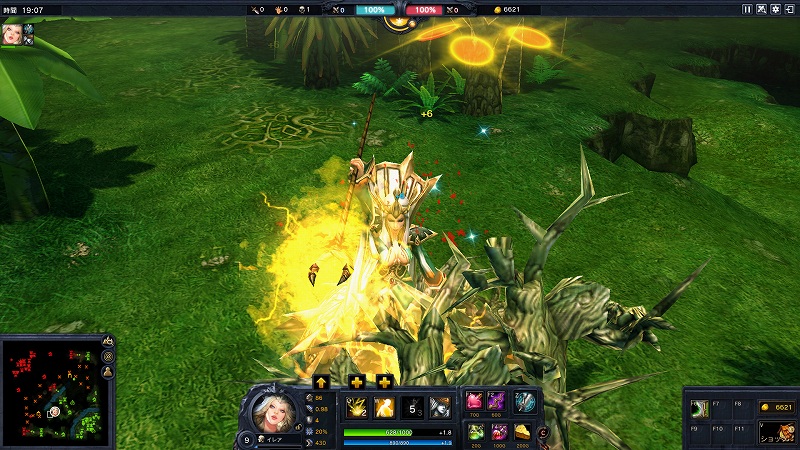
Task: Activate the fourth ability with armored figure
Action: coord(440,407)
